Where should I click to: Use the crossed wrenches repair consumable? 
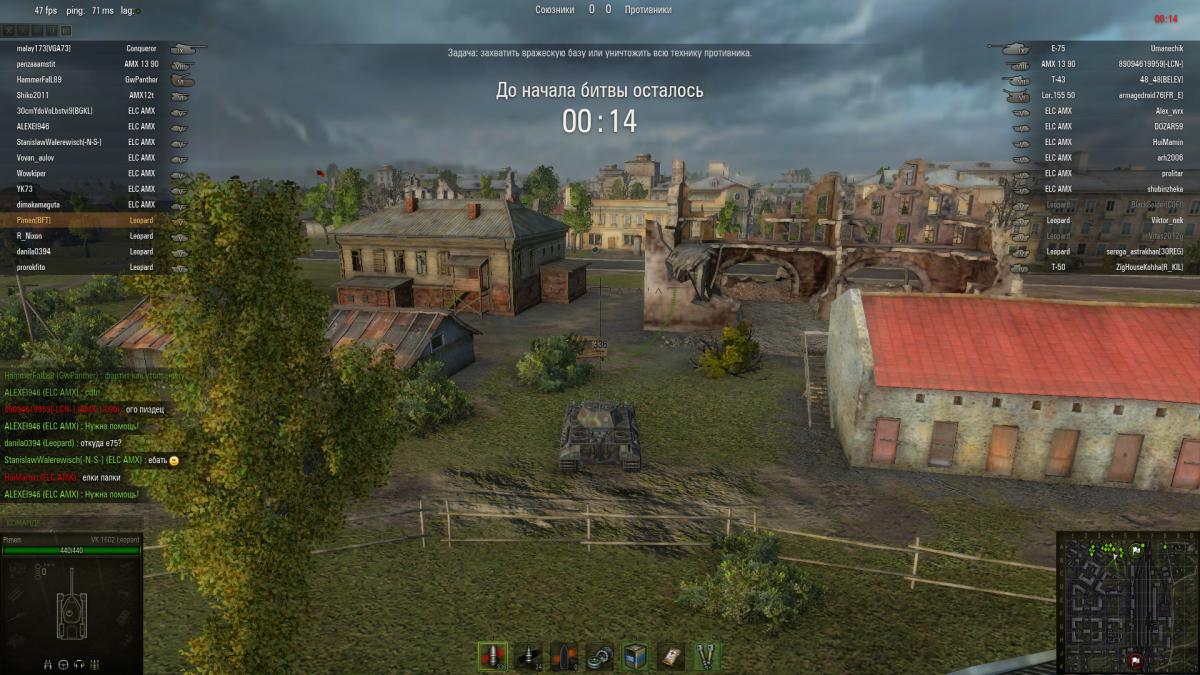(x=707, y=656)
